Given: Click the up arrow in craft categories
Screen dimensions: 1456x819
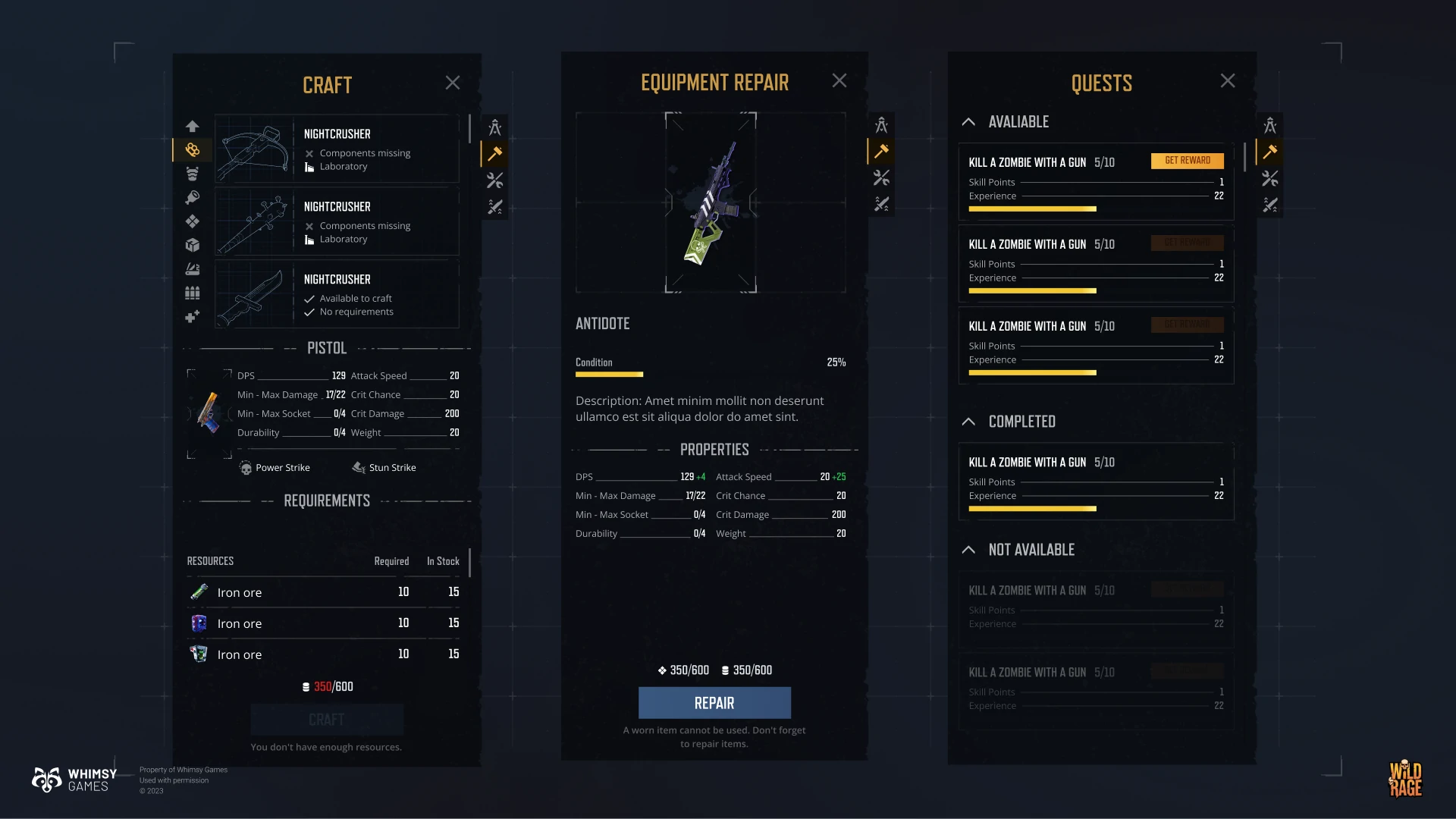Looking at the screenshot, I should [x=193, y=126].
